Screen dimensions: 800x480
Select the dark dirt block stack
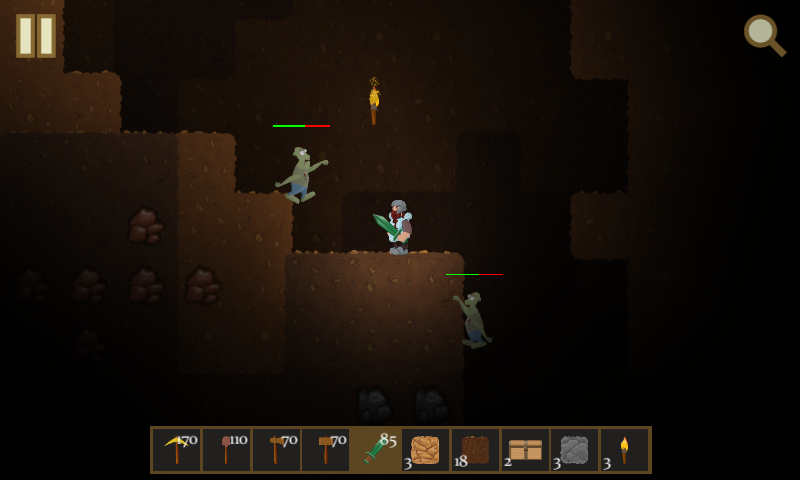(476, 450)
